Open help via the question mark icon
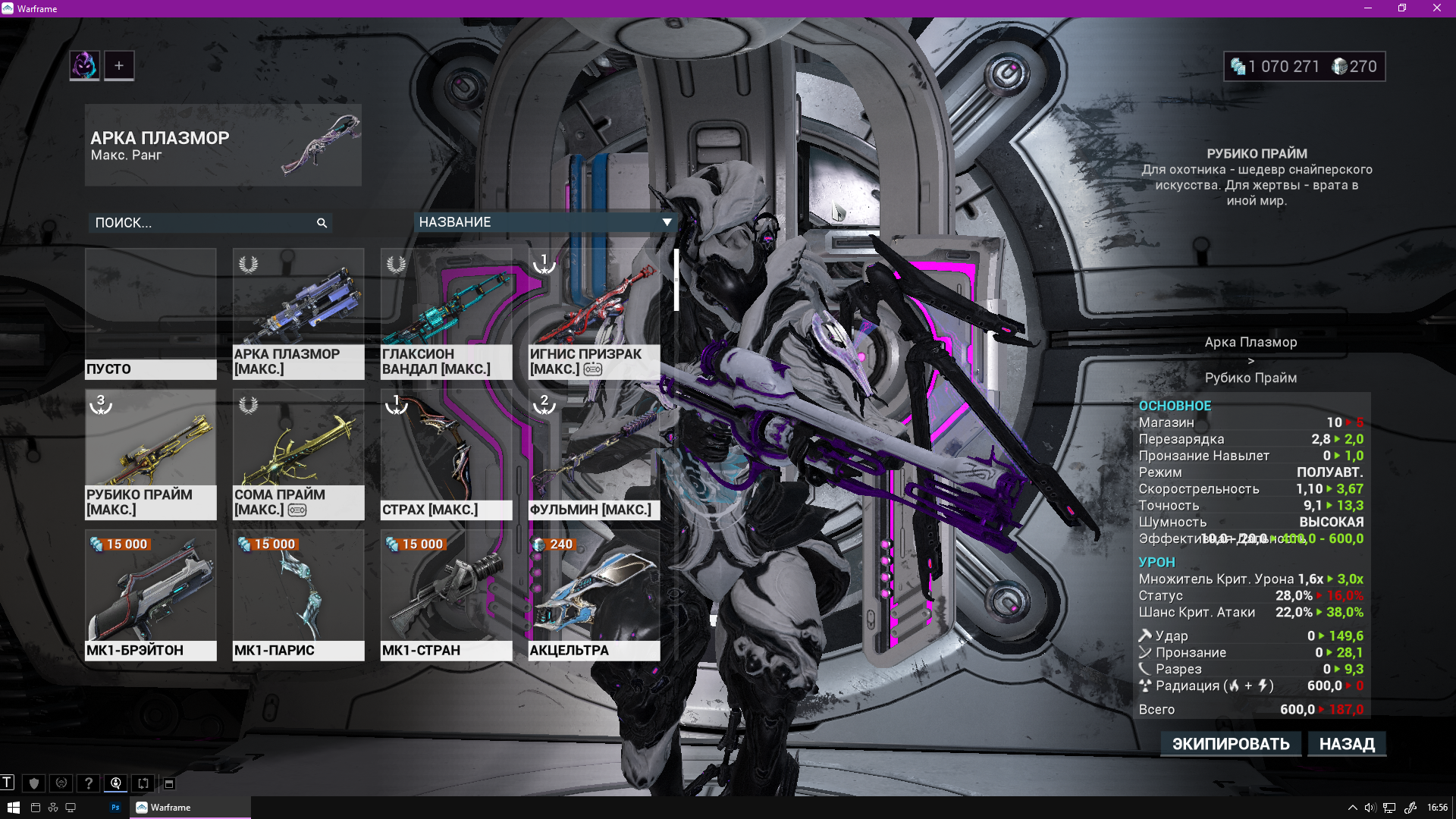 (89, 783)
